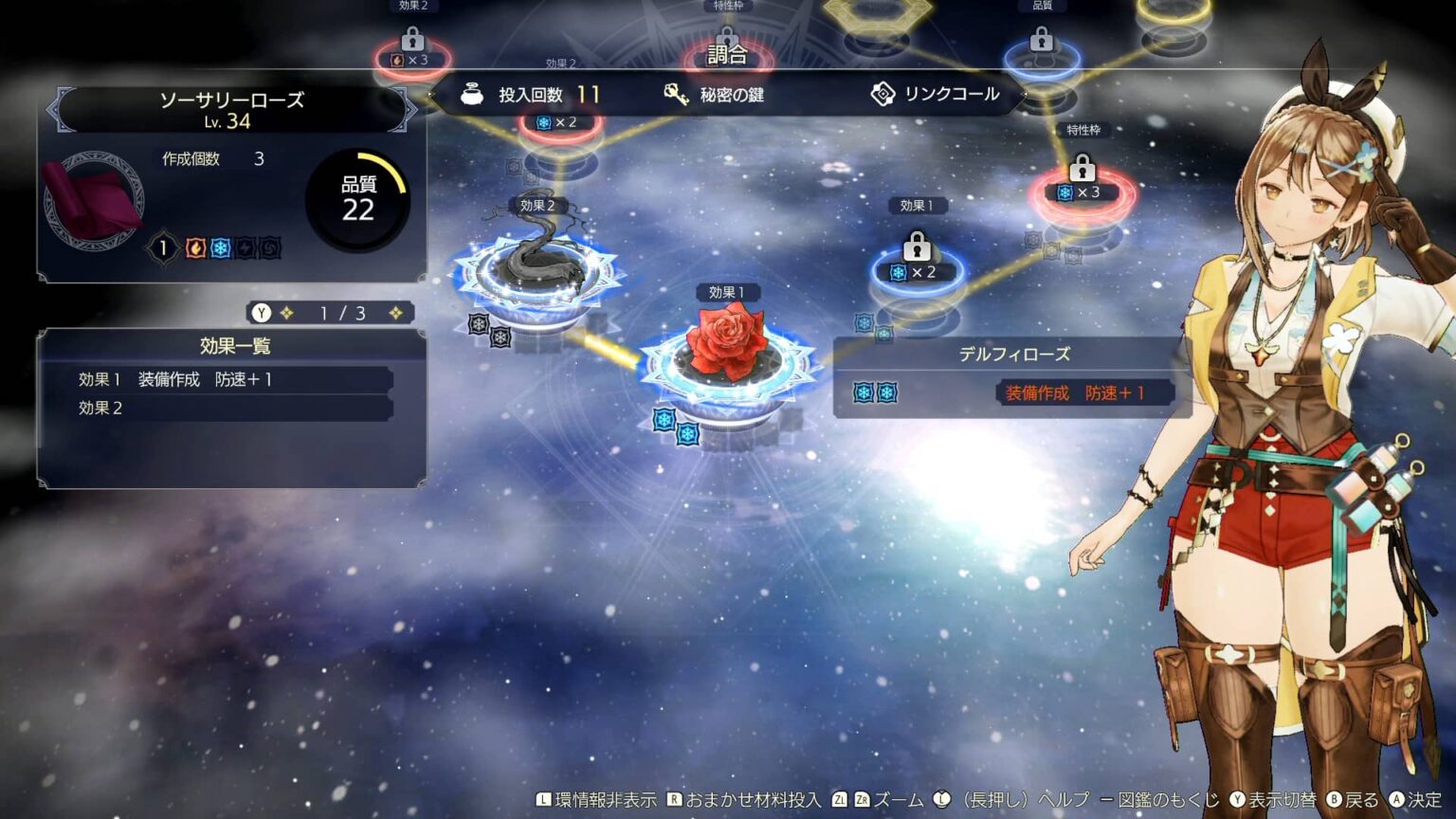Expand the デルフィローズ material info panel
This screenshot has width=1456, height=819.
1015,354
